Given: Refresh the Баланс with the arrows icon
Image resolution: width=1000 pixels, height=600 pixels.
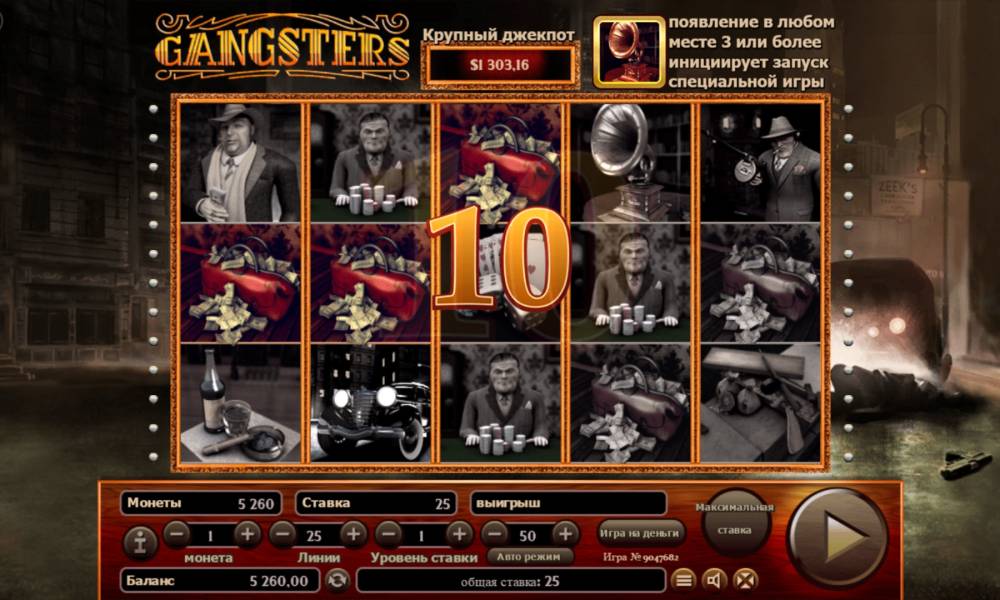Looking at the screenshot, I should pyautogui.click(x=337, y=579).
